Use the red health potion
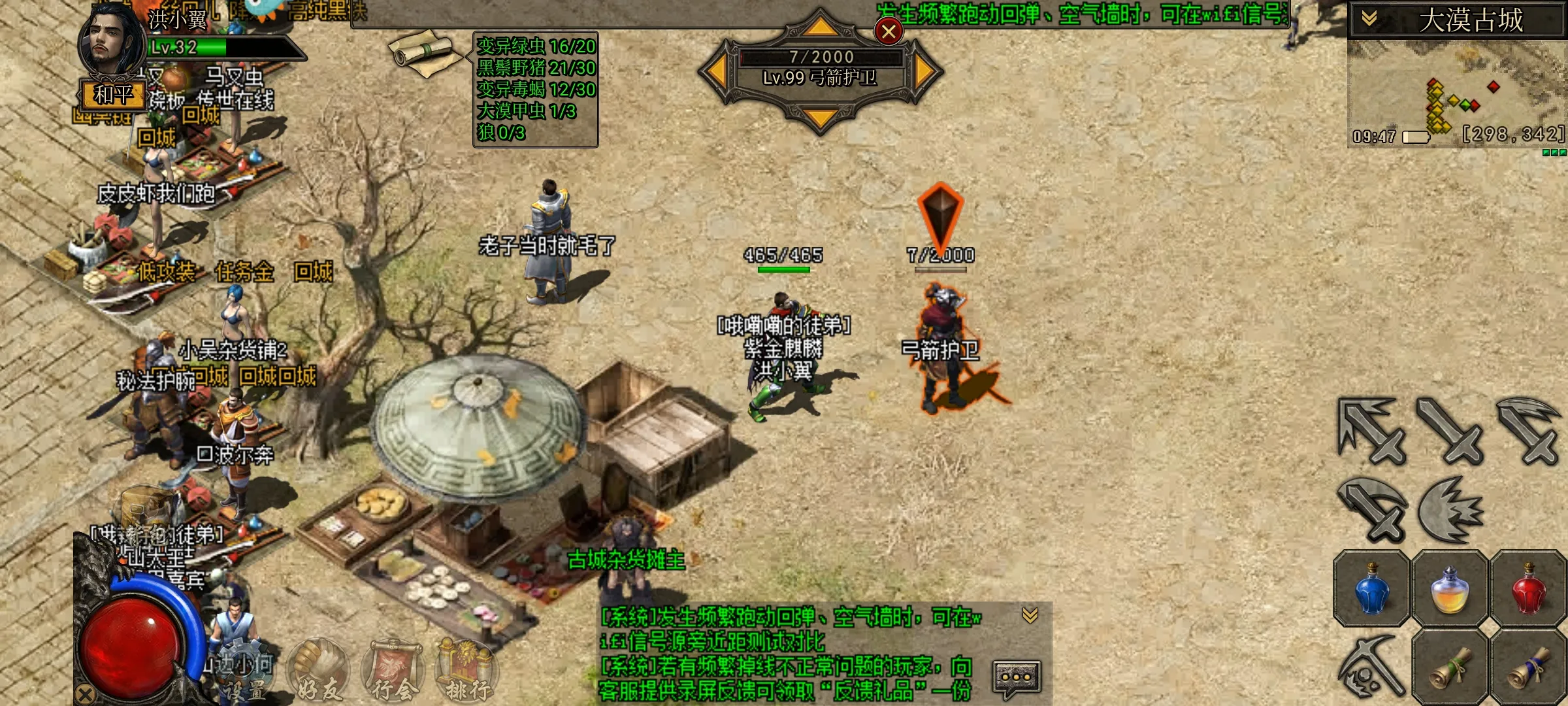This screenshot has height=706, width=1568. [1529, 590]
